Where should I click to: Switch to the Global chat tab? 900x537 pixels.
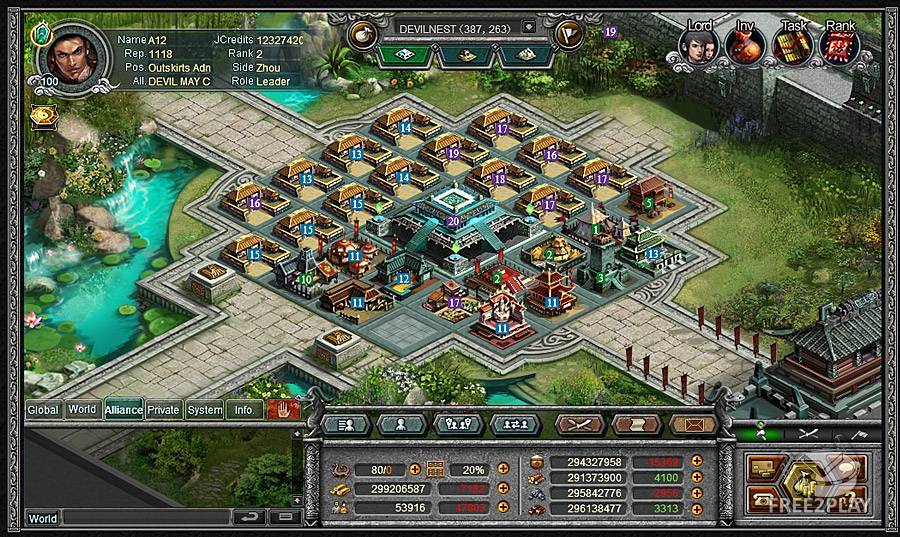coord(43,409)
